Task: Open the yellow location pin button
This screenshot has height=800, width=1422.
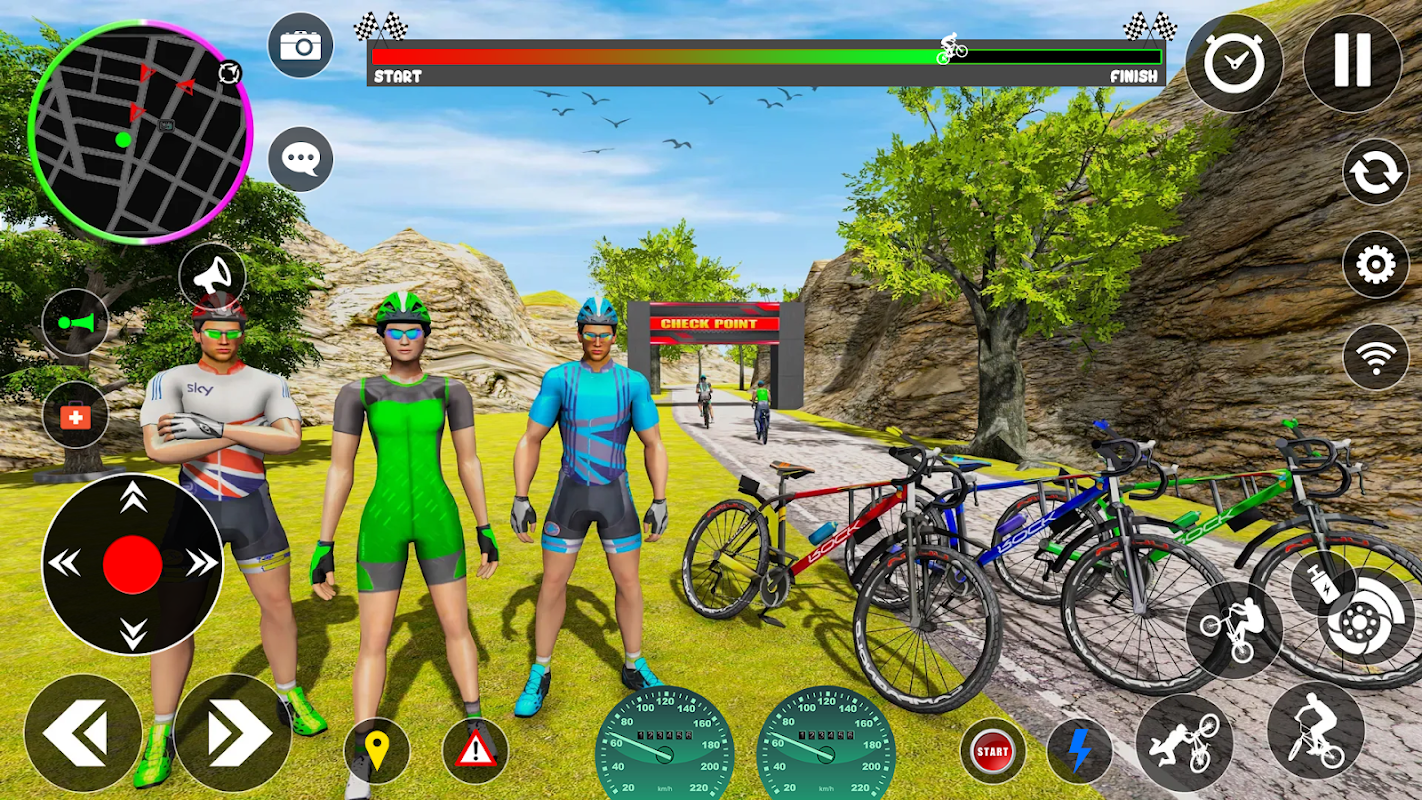Action: (x=377, y=750)
